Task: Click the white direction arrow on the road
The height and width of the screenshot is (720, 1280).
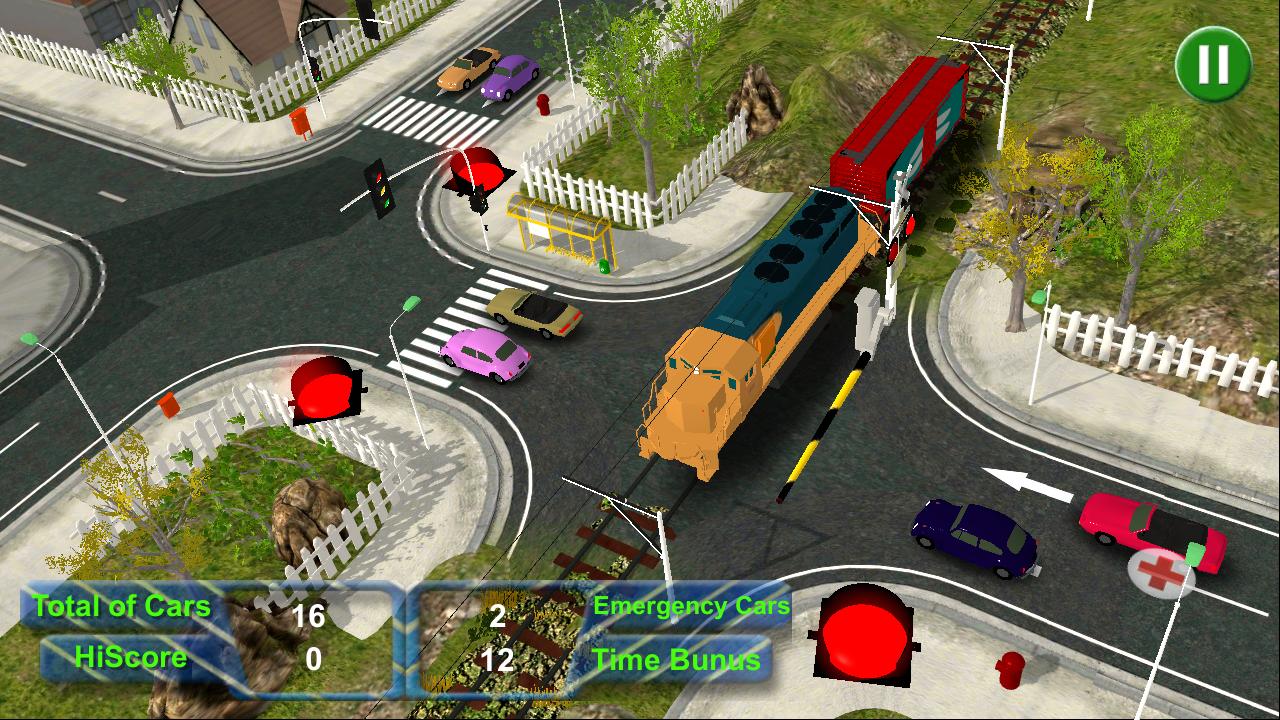Action: (1025, 482)
